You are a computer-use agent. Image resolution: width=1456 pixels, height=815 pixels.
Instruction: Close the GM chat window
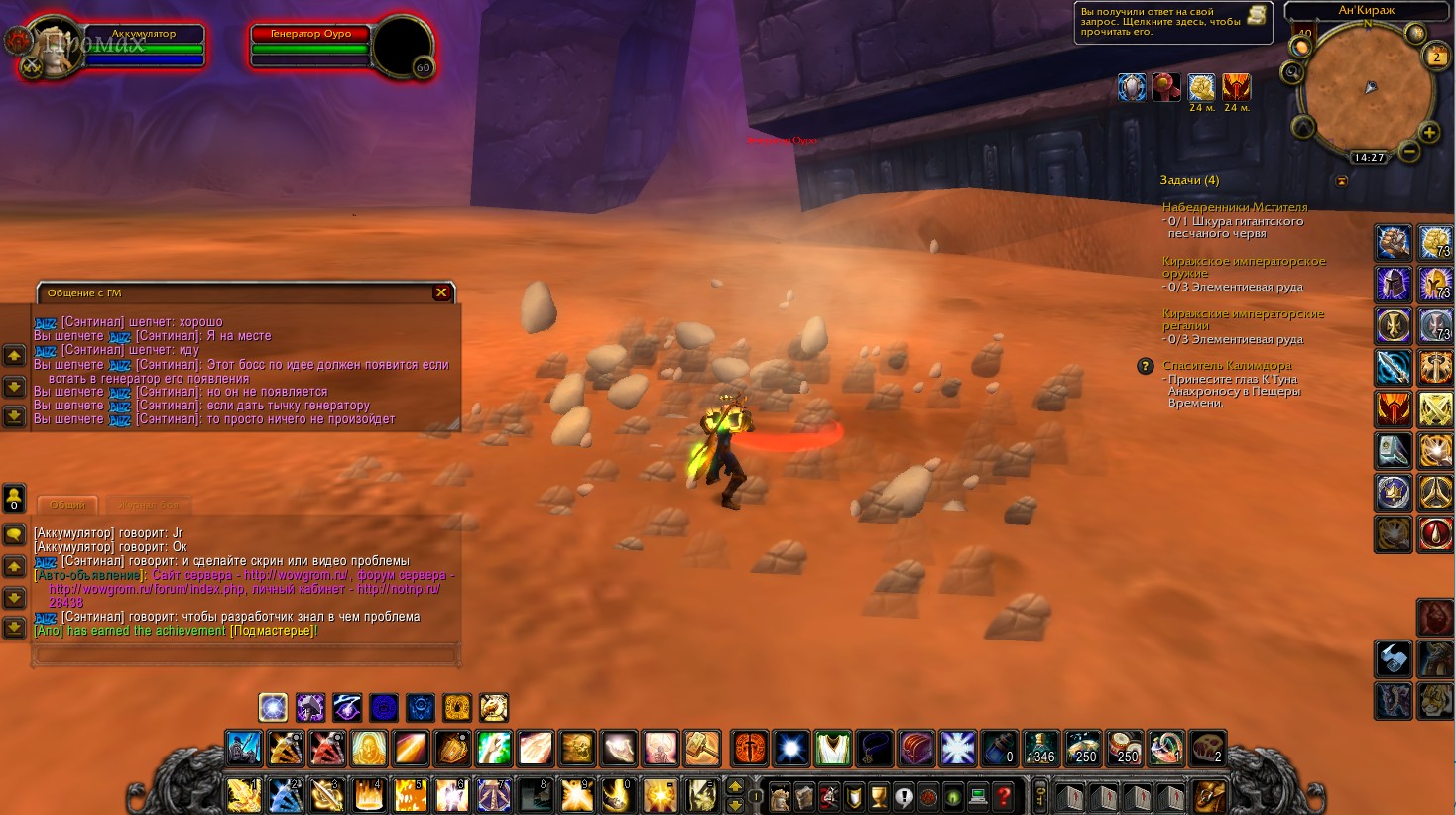441,292
